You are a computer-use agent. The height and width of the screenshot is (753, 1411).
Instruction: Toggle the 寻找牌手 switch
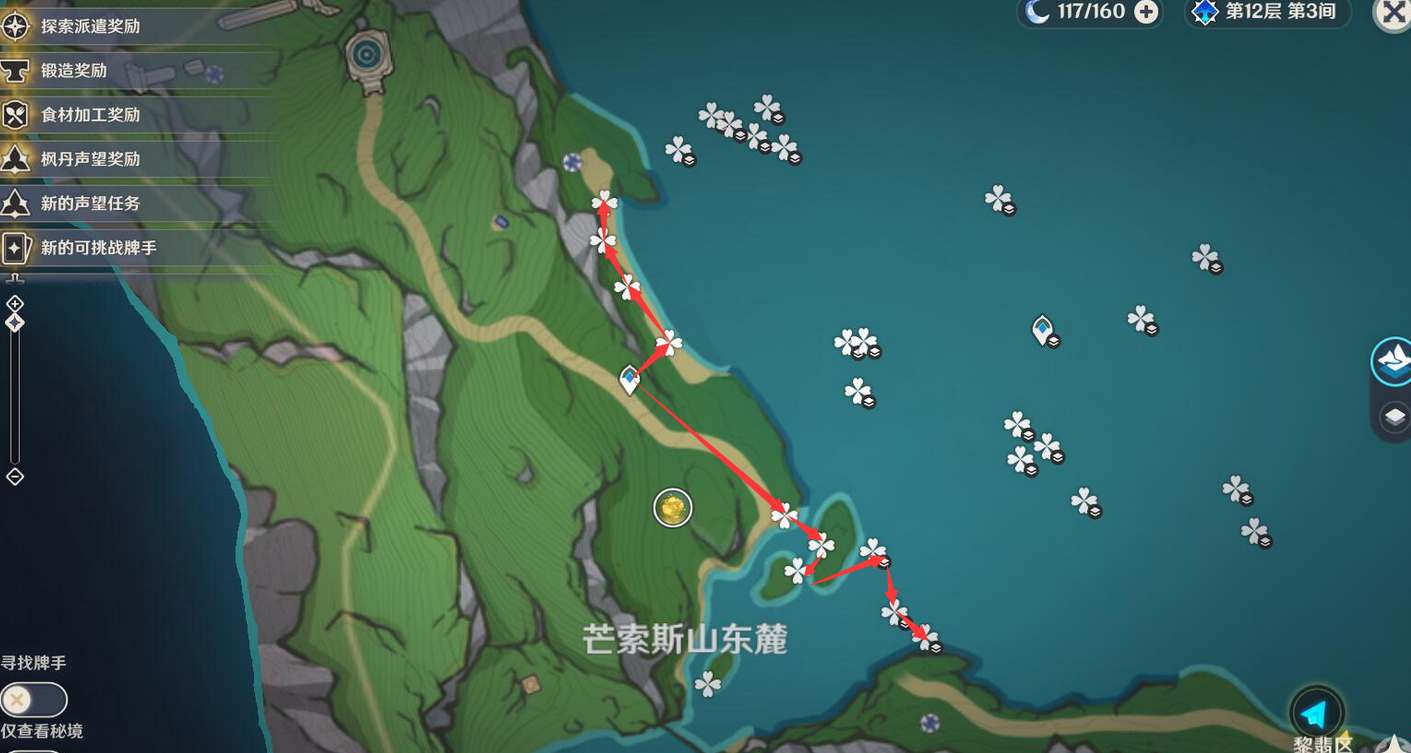(33, 699)
